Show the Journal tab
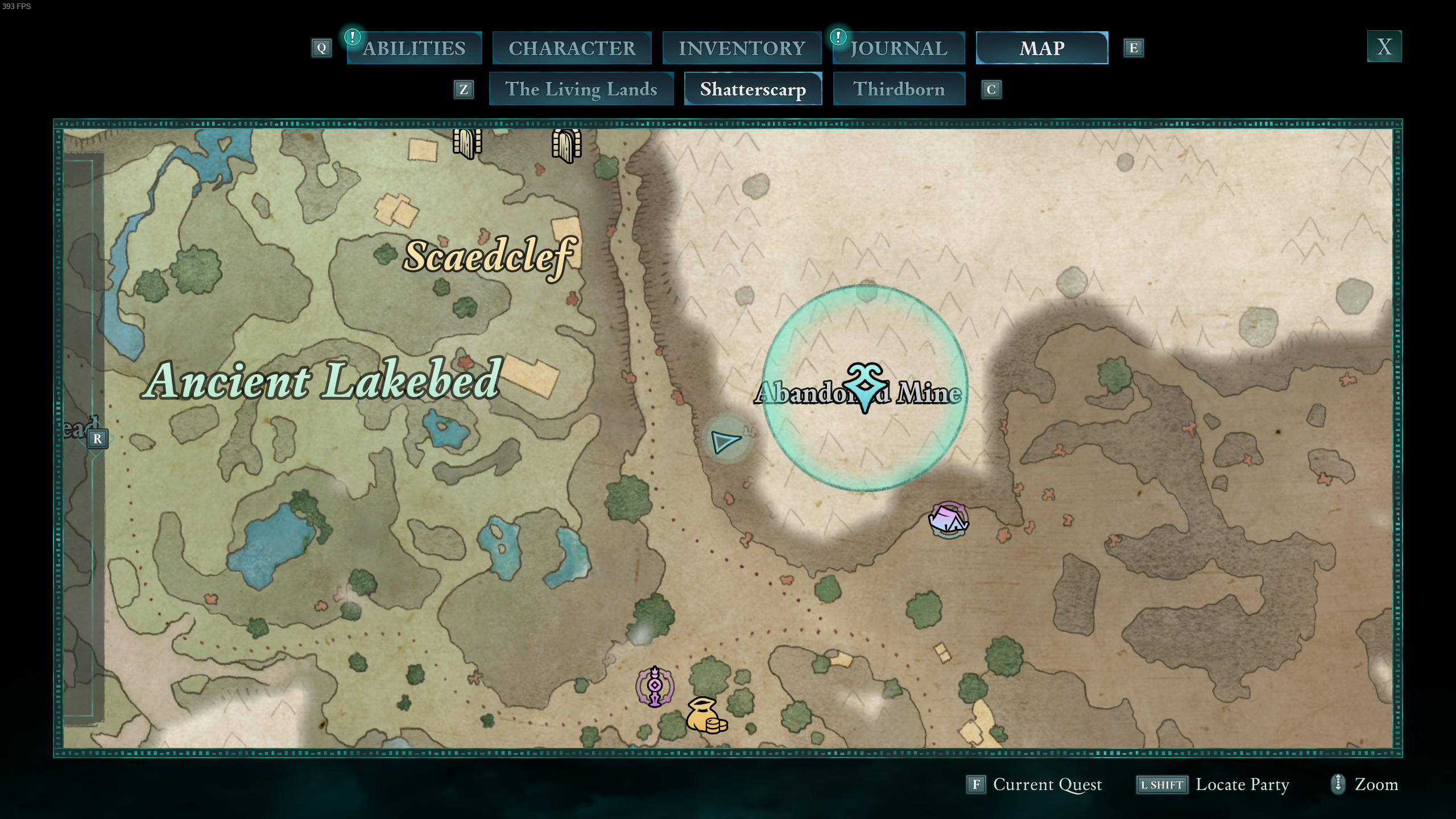Viewport: 1456px width, 819px height. 899,48
